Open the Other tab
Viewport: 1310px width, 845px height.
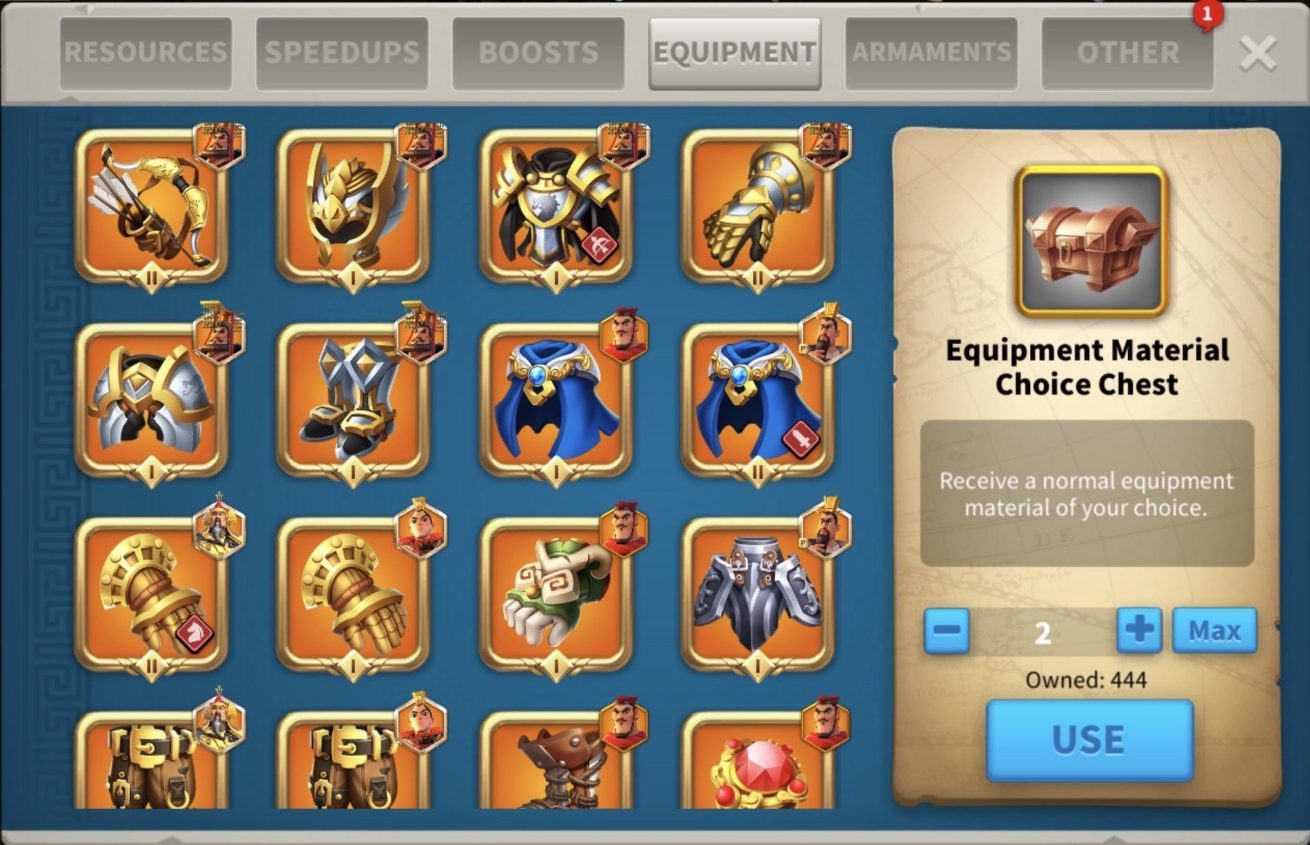tap(1127, 53)
